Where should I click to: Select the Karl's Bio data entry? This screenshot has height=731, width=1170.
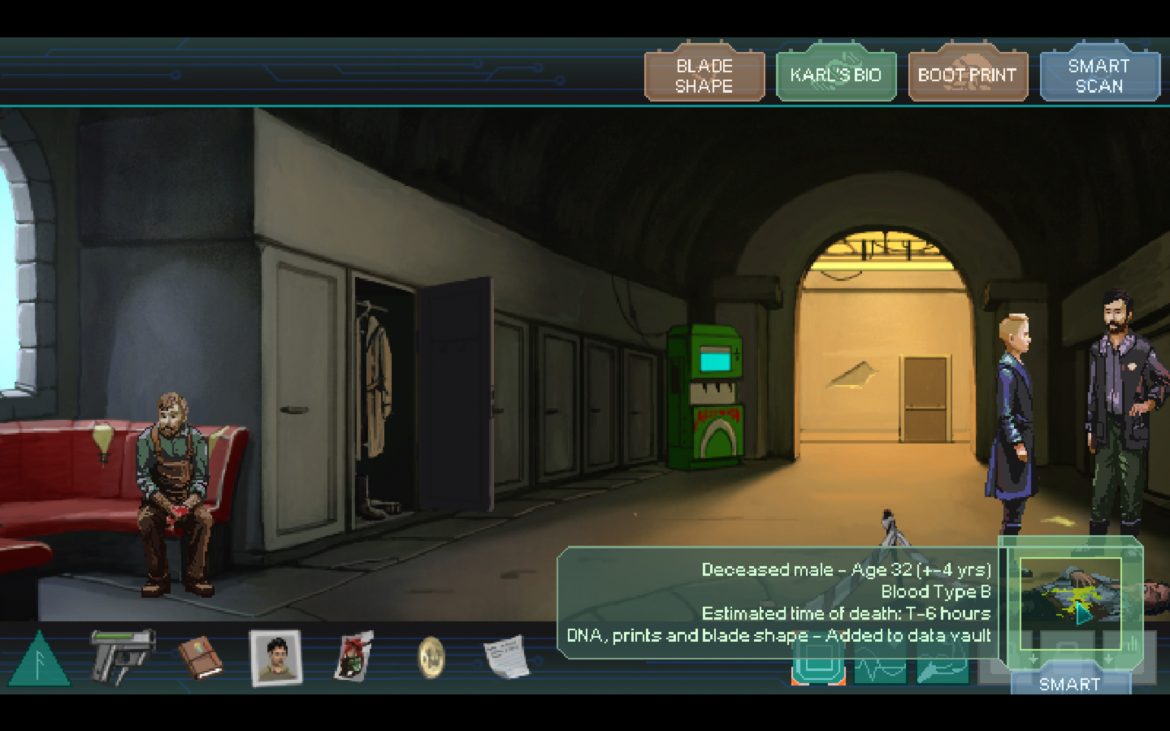836,76
